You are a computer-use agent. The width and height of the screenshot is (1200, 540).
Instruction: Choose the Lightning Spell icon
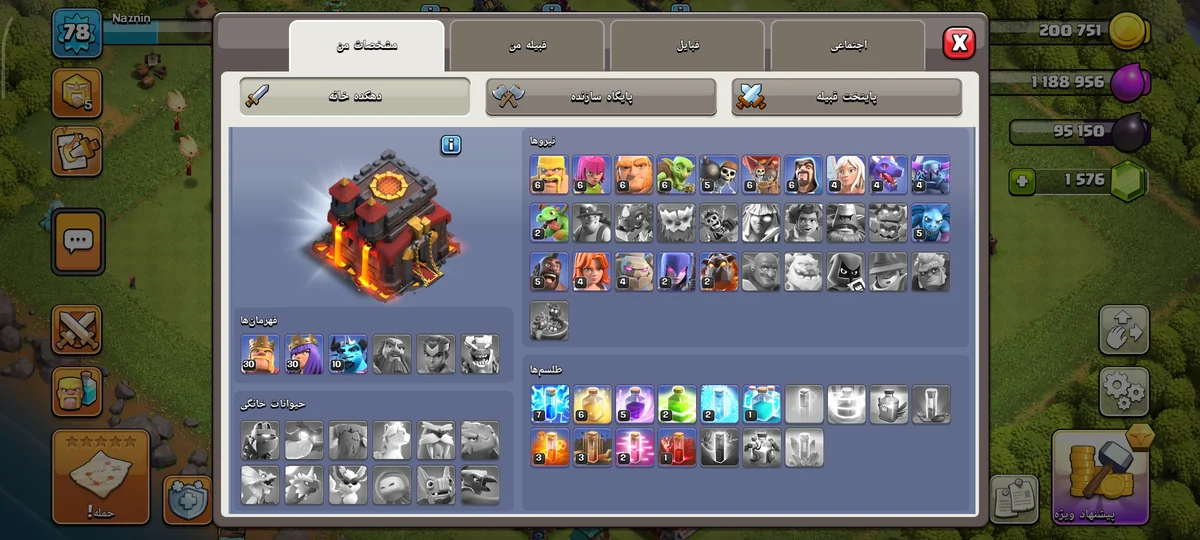coord(549,404)
